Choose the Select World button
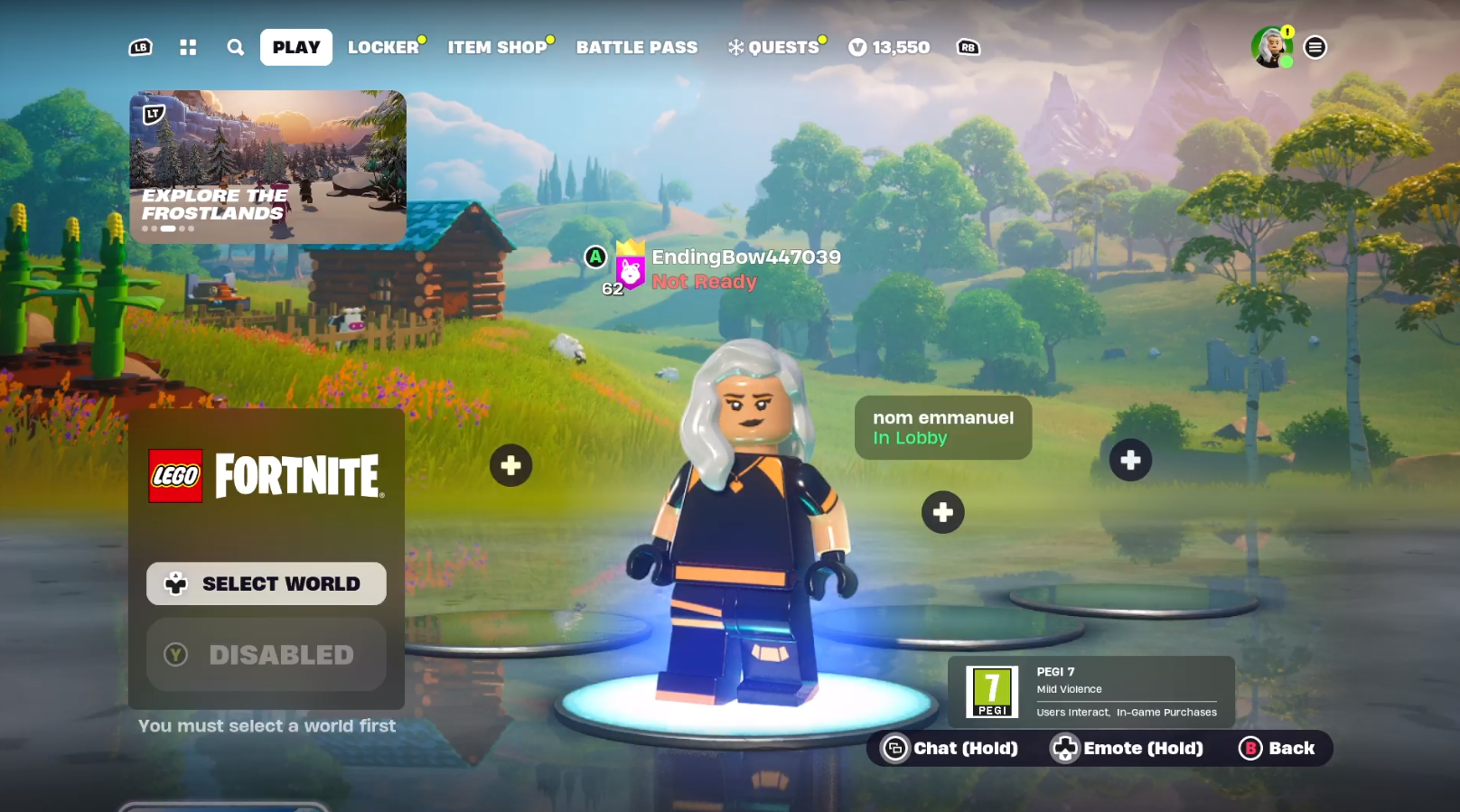 pos(267,583)
